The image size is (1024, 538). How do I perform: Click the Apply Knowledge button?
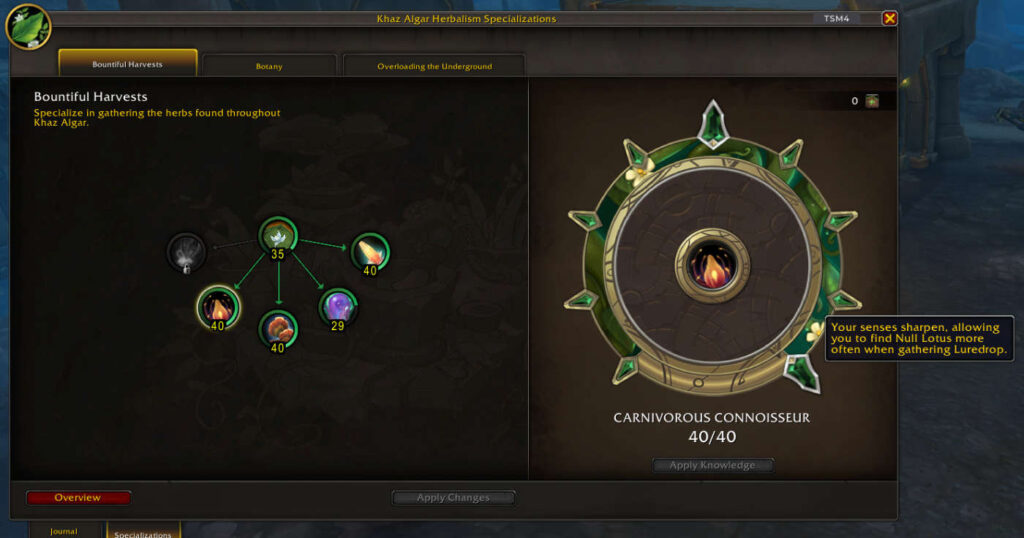[x=712, y=465]
